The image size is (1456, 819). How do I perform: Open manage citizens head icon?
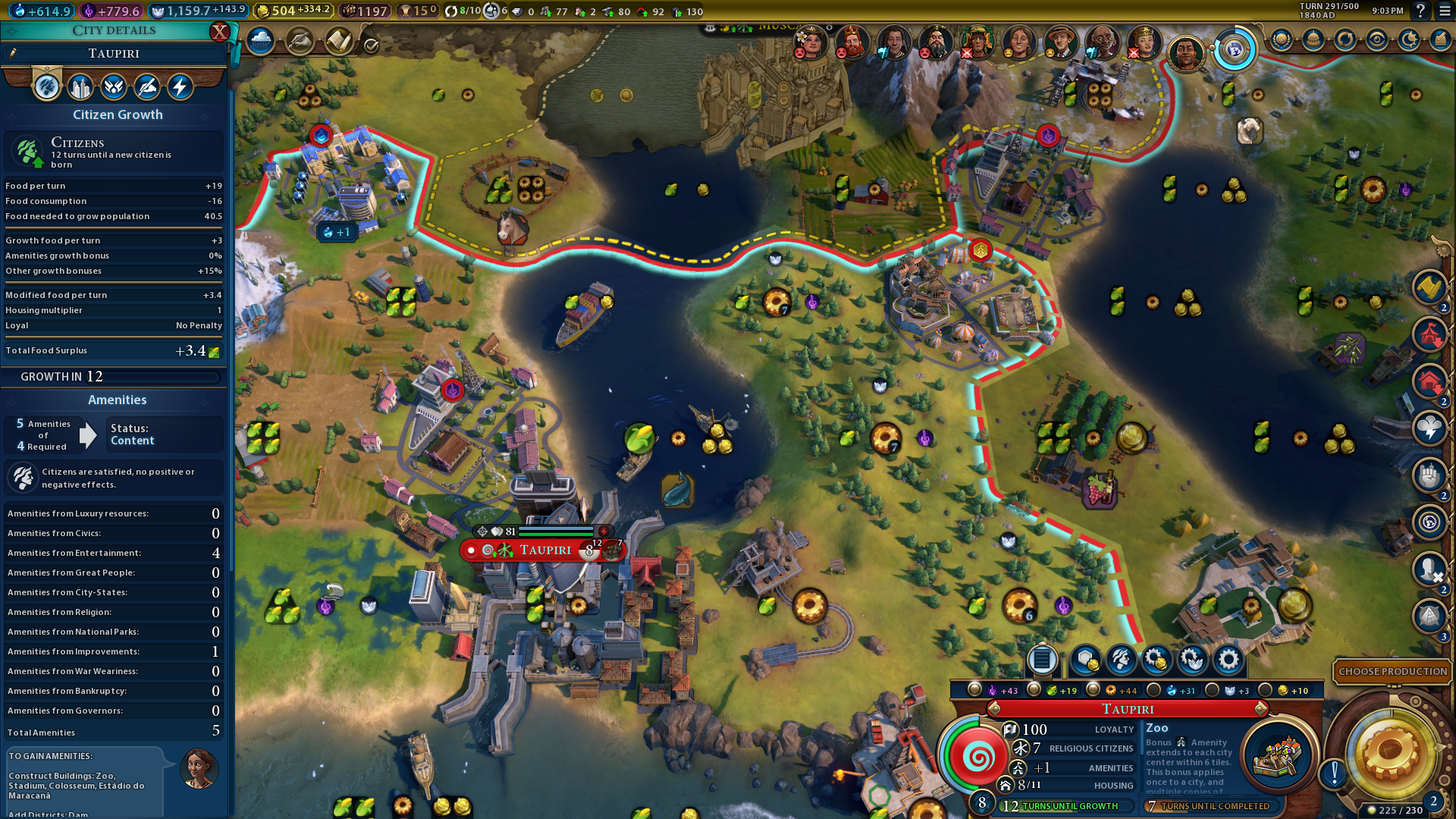(x=1121, y=660)
